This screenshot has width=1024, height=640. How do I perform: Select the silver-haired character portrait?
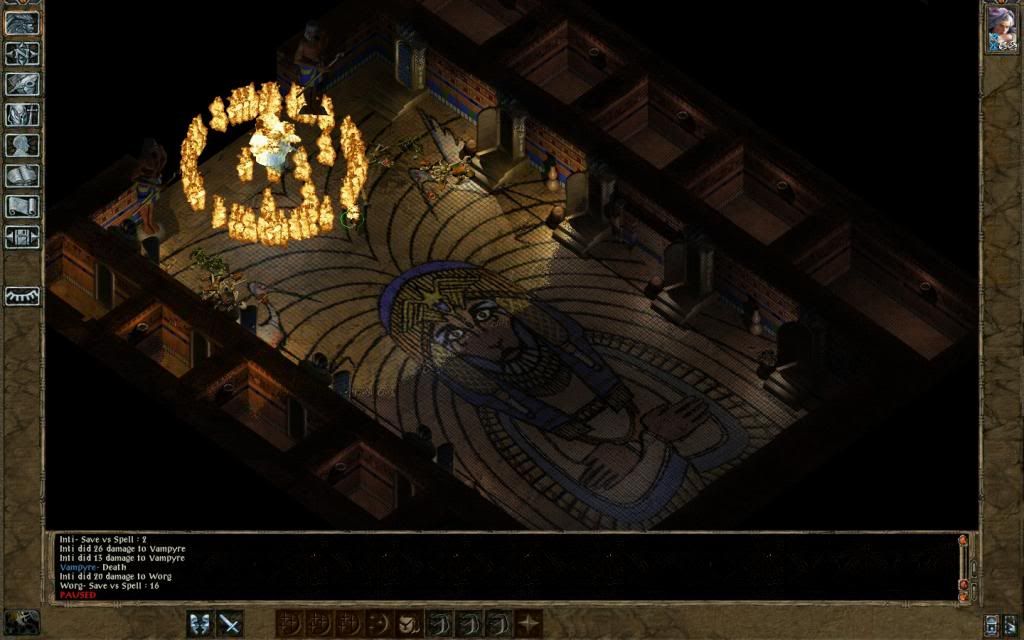[1001, 29]
